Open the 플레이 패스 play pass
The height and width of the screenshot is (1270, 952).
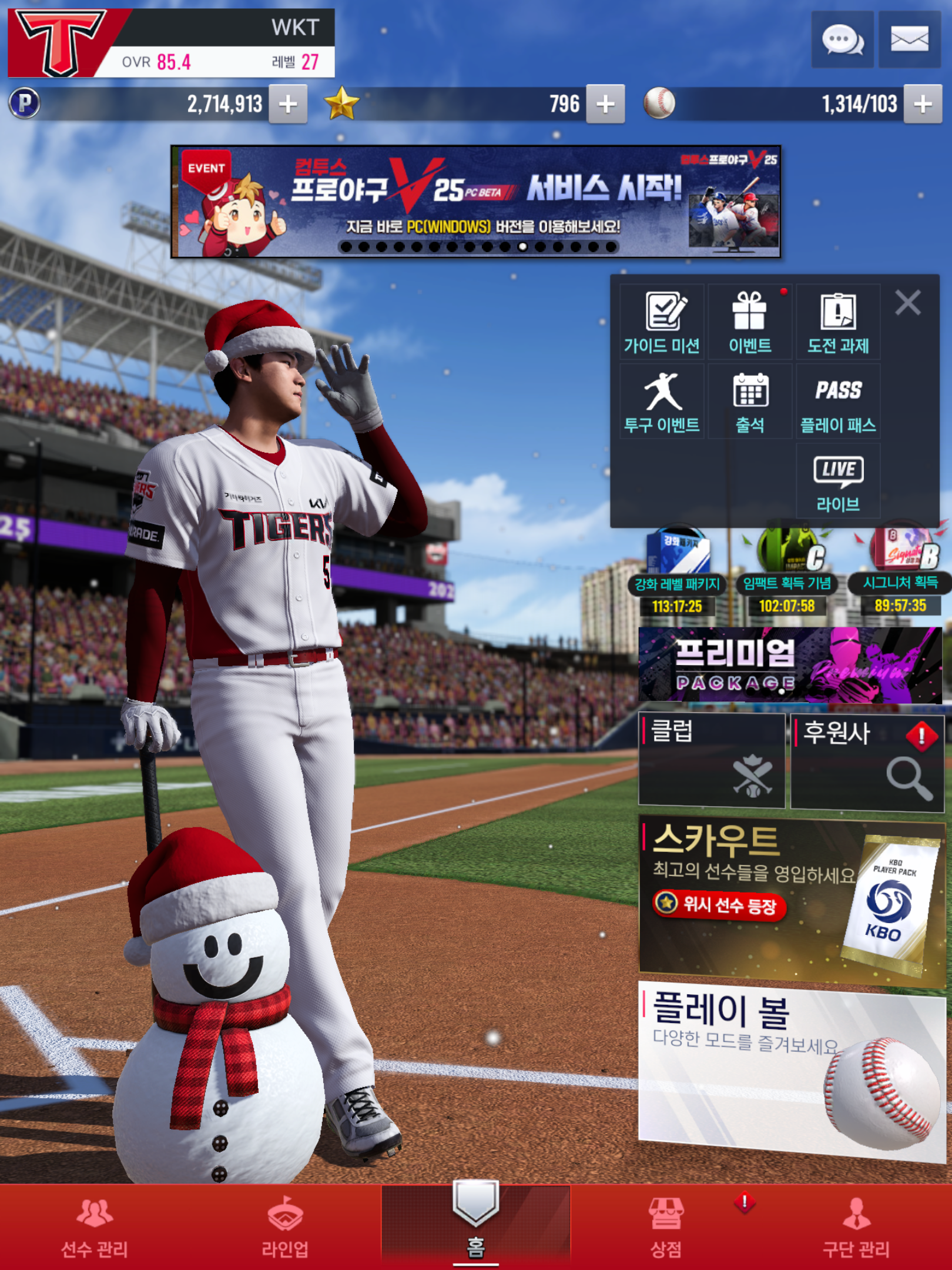pyautogui.click(x=838, y=402)
